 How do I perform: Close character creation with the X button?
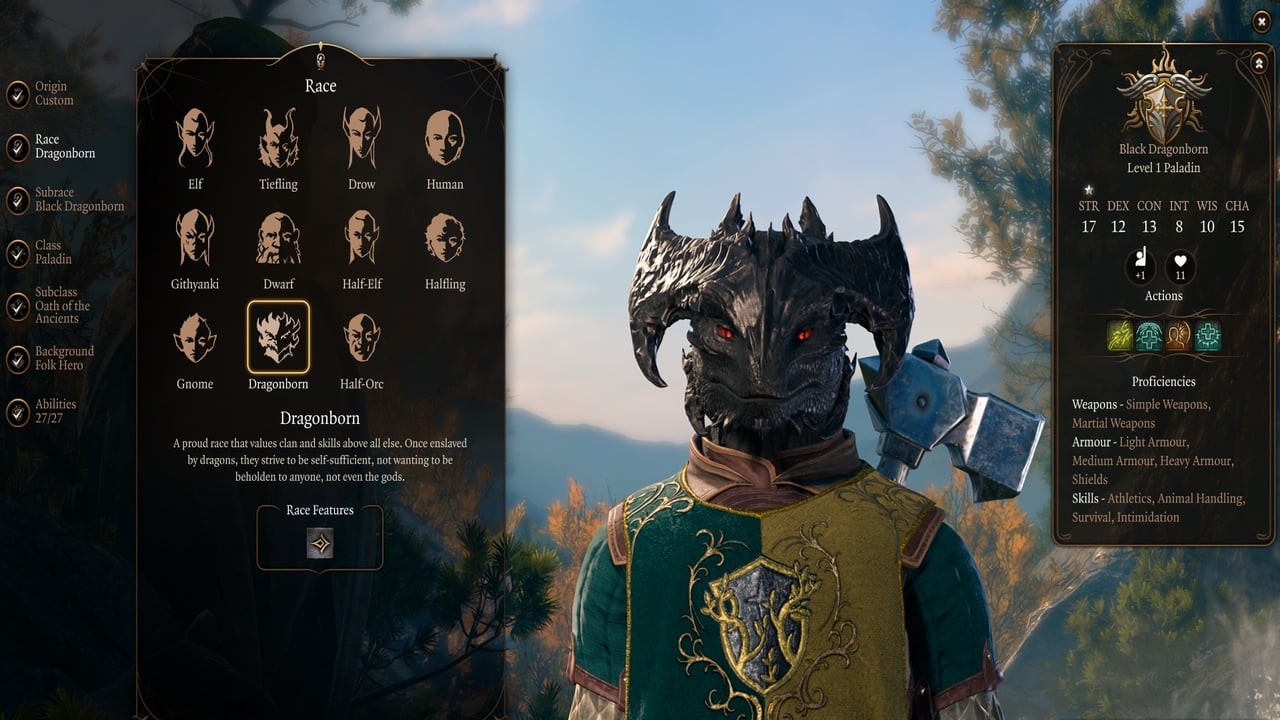(1261, 21)
